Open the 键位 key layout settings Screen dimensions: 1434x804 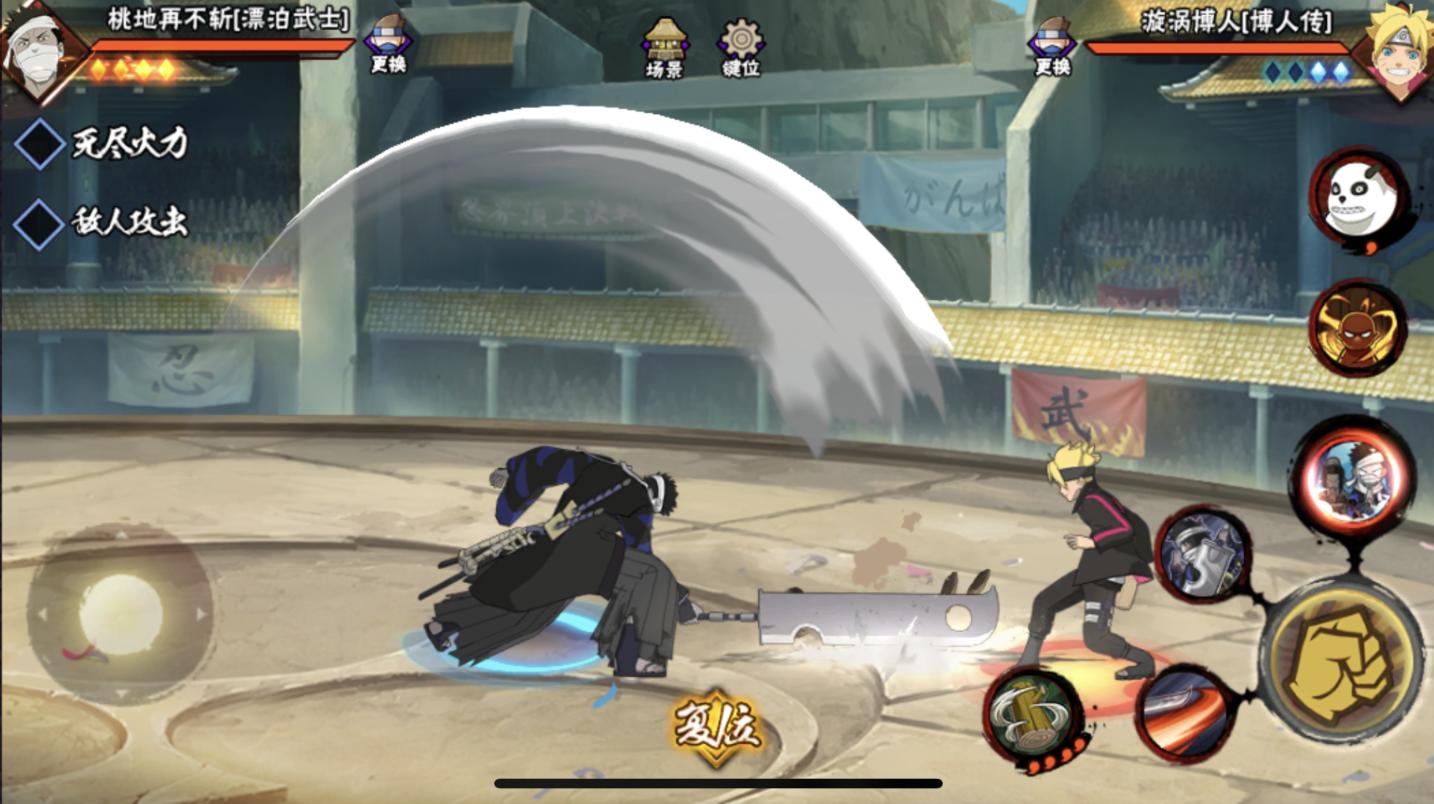coord(741,47)
